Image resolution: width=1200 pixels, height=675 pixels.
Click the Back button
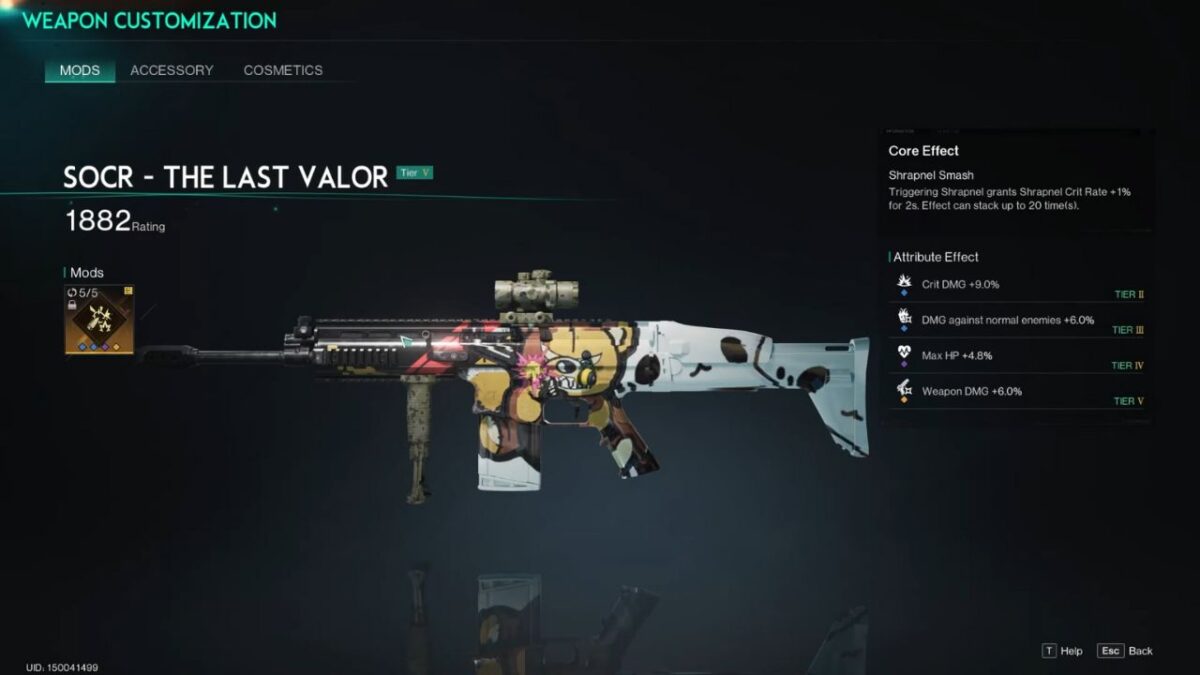coord(1125,651)
